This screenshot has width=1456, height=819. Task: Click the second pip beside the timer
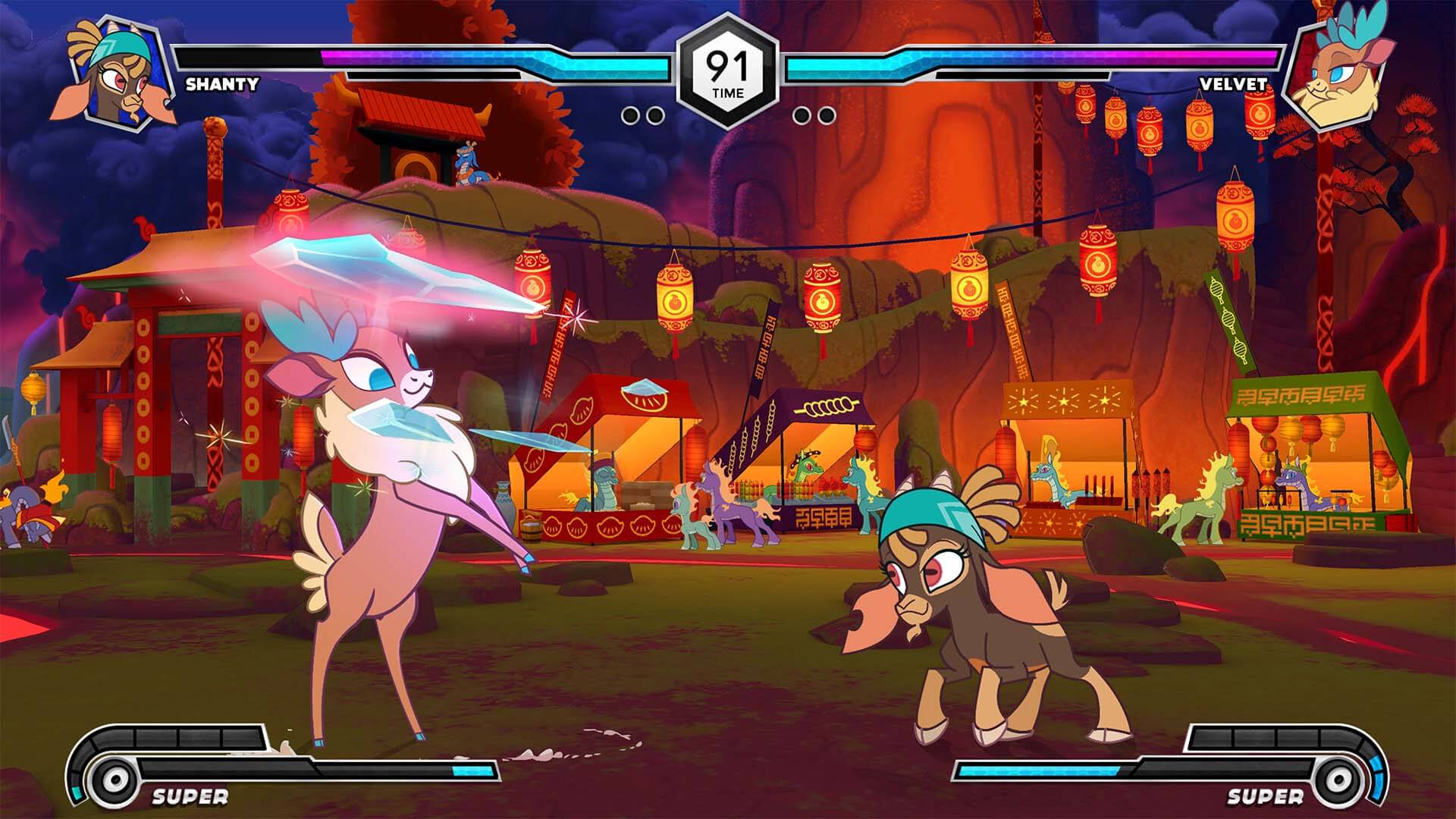pos(655,114)
